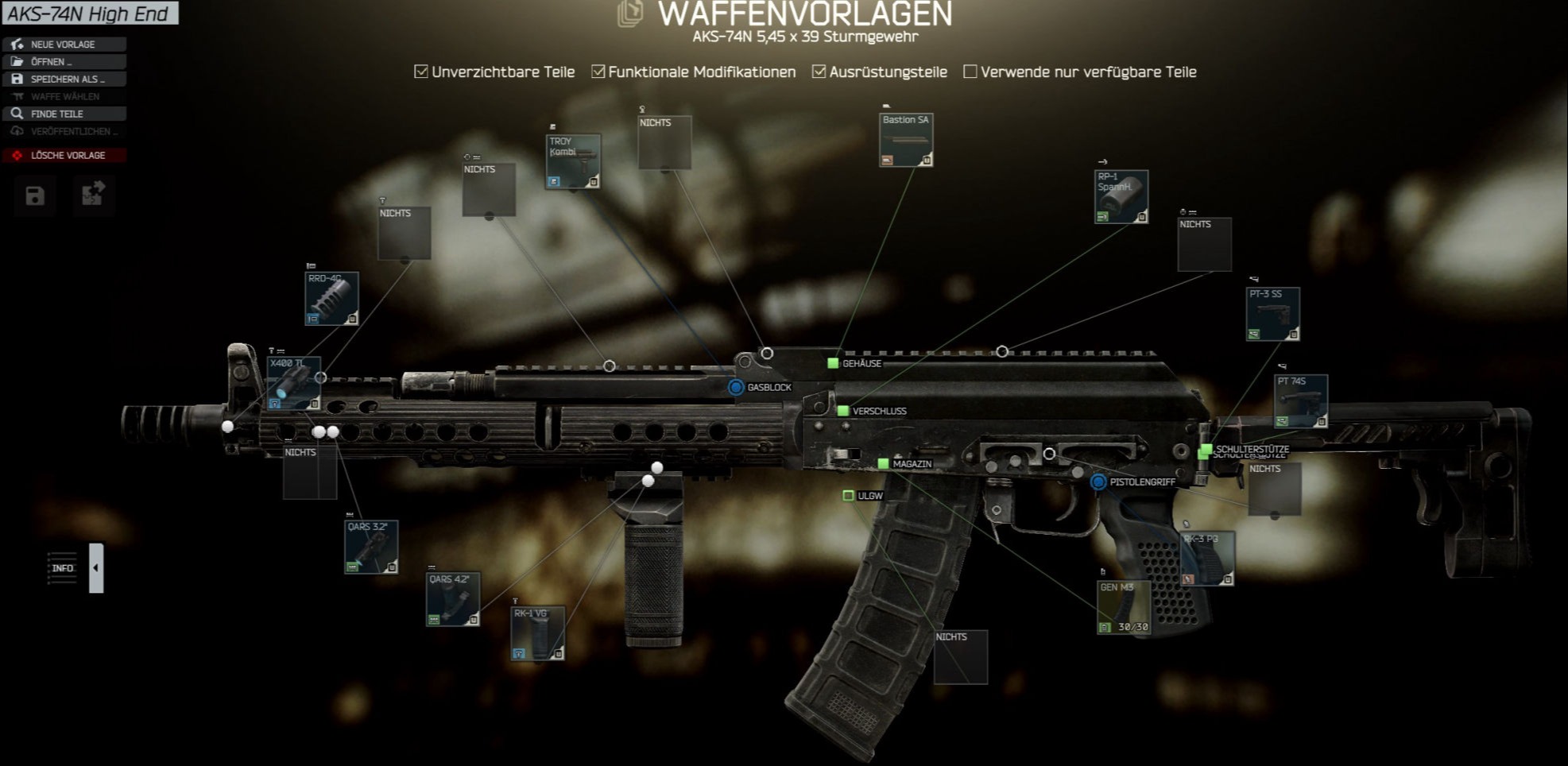
Task: Uncheck the Ausrüstungsteile checkbox
Action: point(819,72)
